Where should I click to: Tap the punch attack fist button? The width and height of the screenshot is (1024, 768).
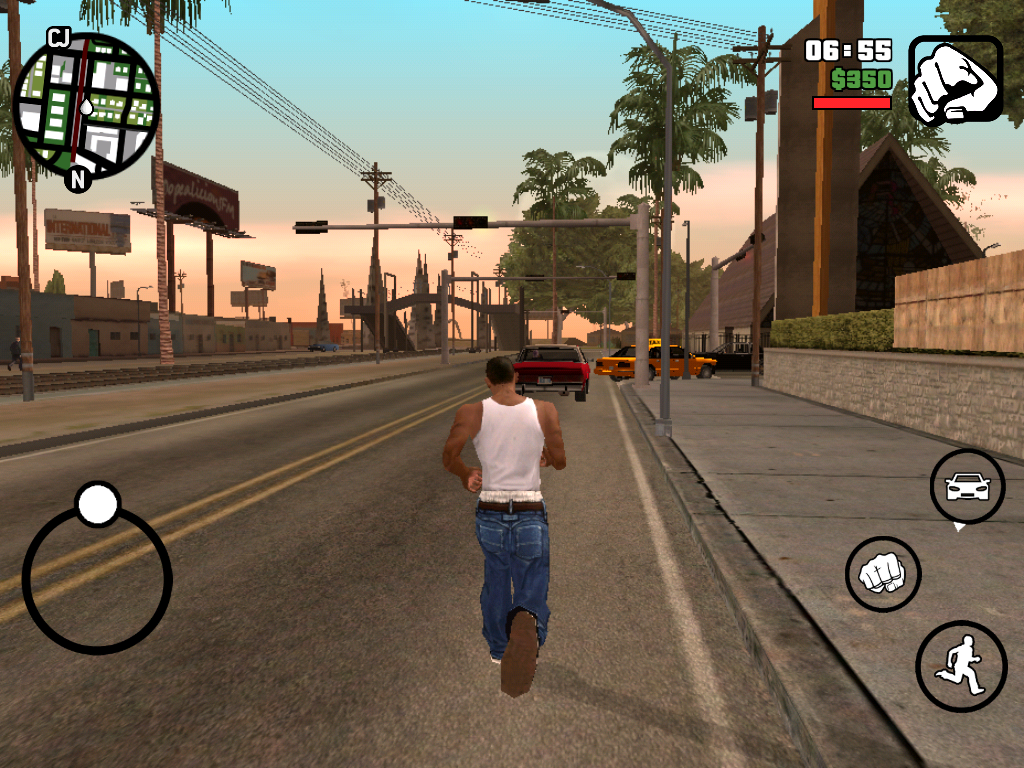(x=882, y=574)
